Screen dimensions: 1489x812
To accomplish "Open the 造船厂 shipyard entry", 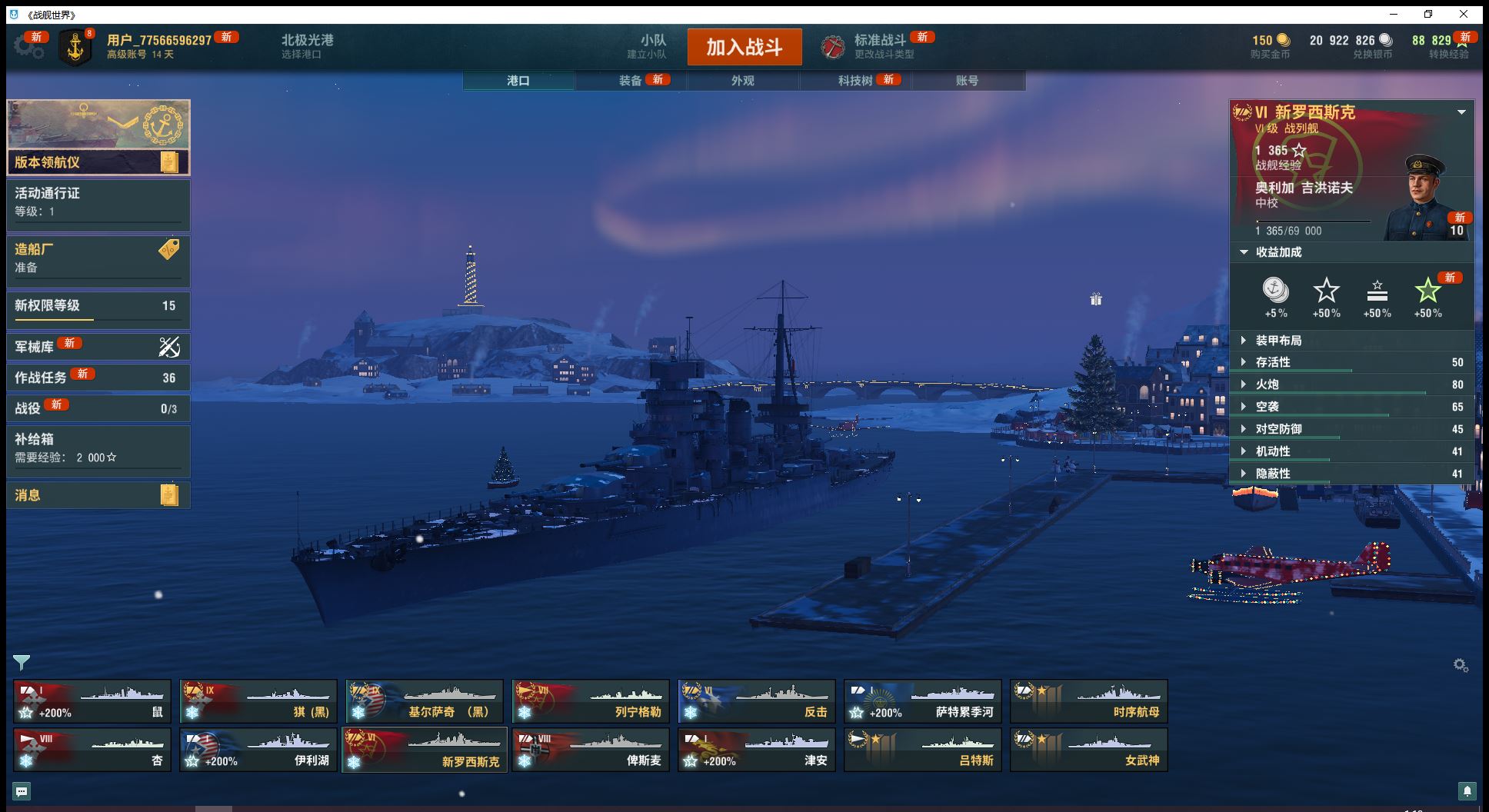I will 98,258.
